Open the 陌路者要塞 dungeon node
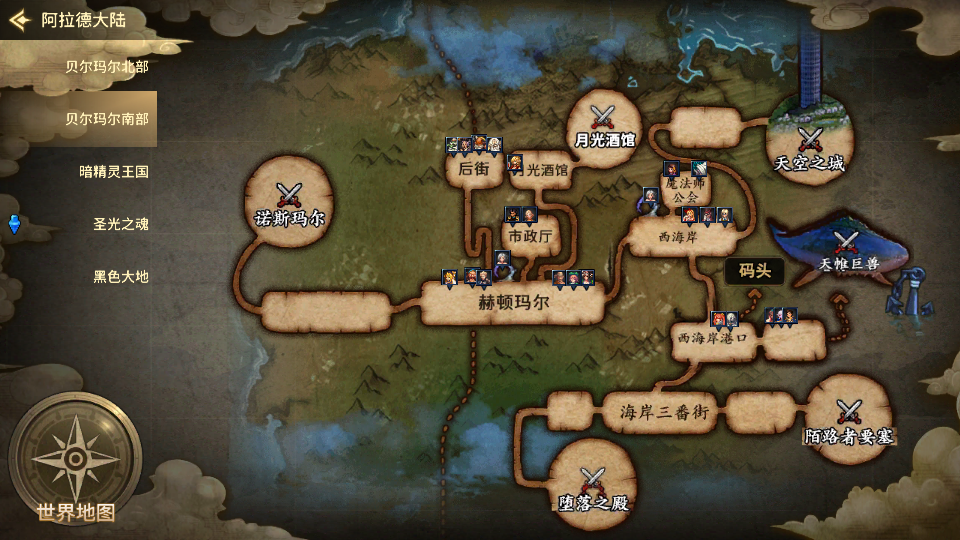960x540 pixels. pos(848,420)
